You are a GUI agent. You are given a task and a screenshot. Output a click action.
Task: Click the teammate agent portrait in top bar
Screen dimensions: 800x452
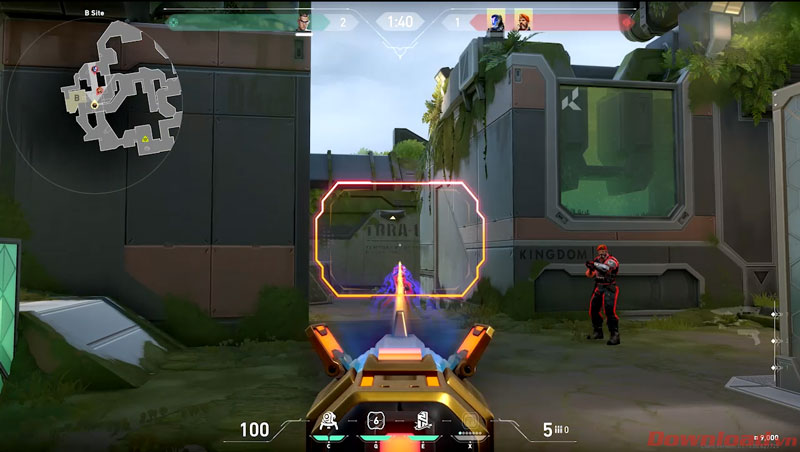pos(304,21)
